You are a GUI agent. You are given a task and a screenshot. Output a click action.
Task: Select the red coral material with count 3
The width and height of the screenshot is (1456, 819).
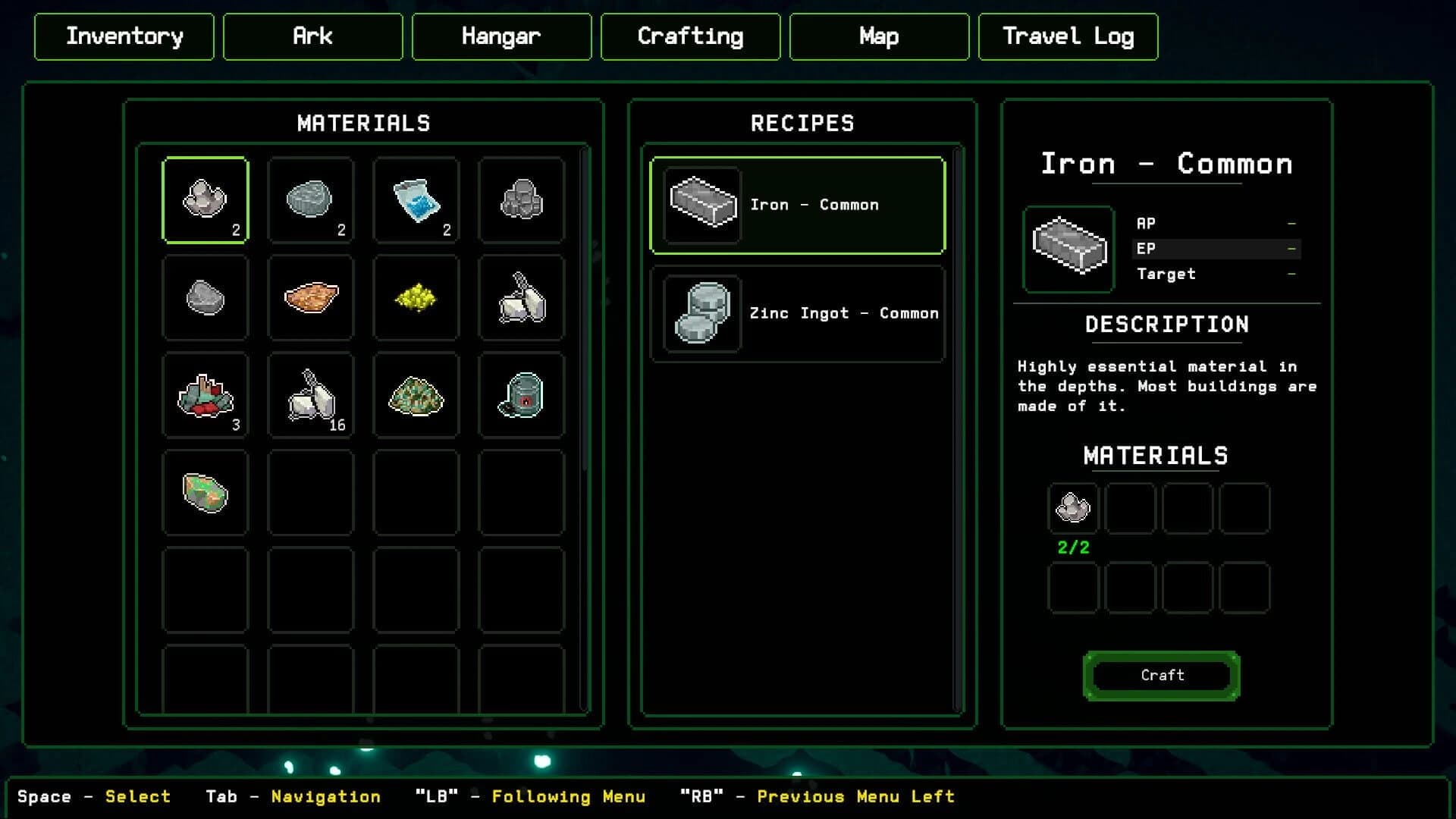pos(206,394)
